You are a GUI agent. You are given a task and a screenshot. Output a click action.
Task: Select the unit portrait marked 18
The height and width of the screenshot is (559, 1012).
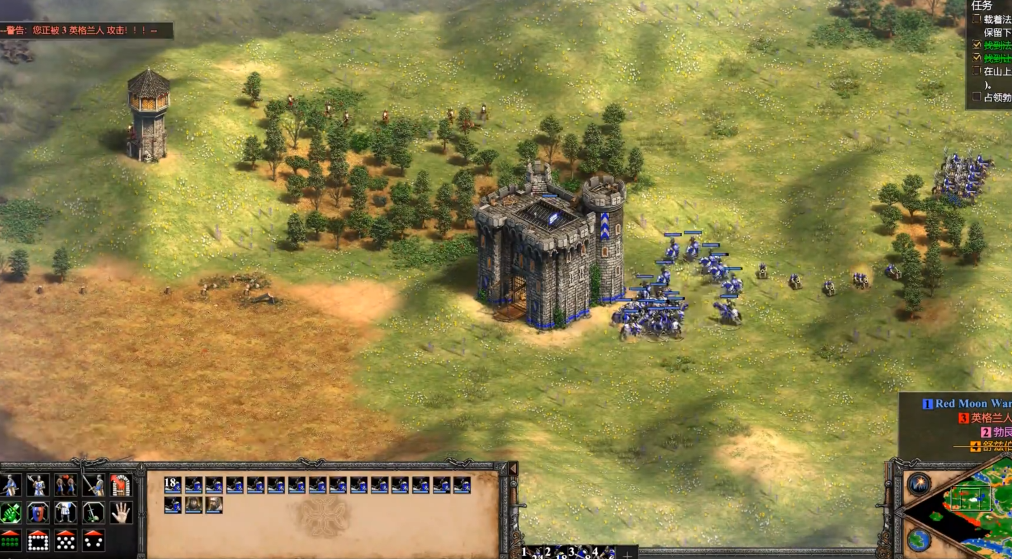[172, 485]
